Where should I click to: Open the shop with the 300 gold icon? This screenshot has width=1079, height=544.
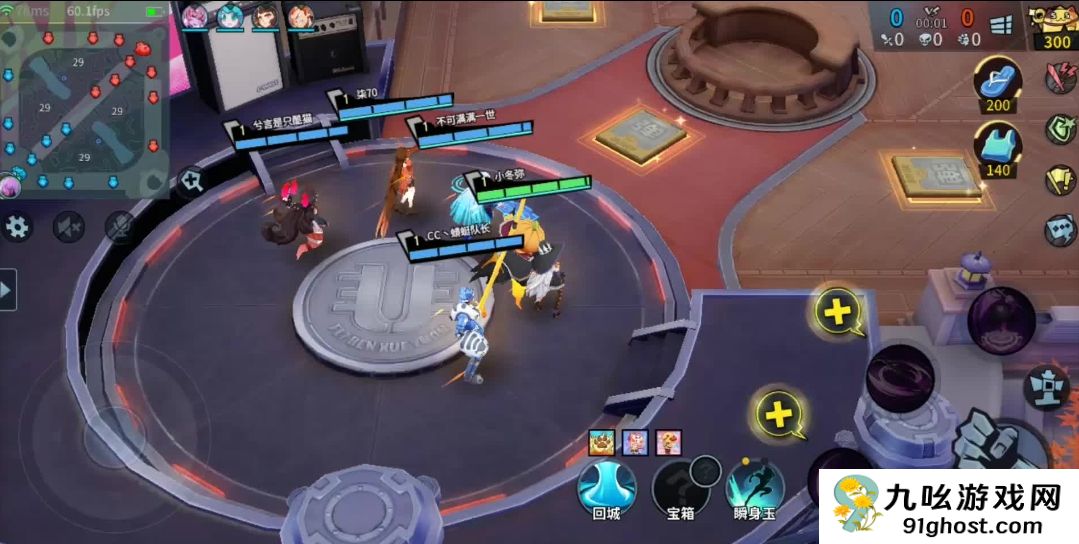1057,24
